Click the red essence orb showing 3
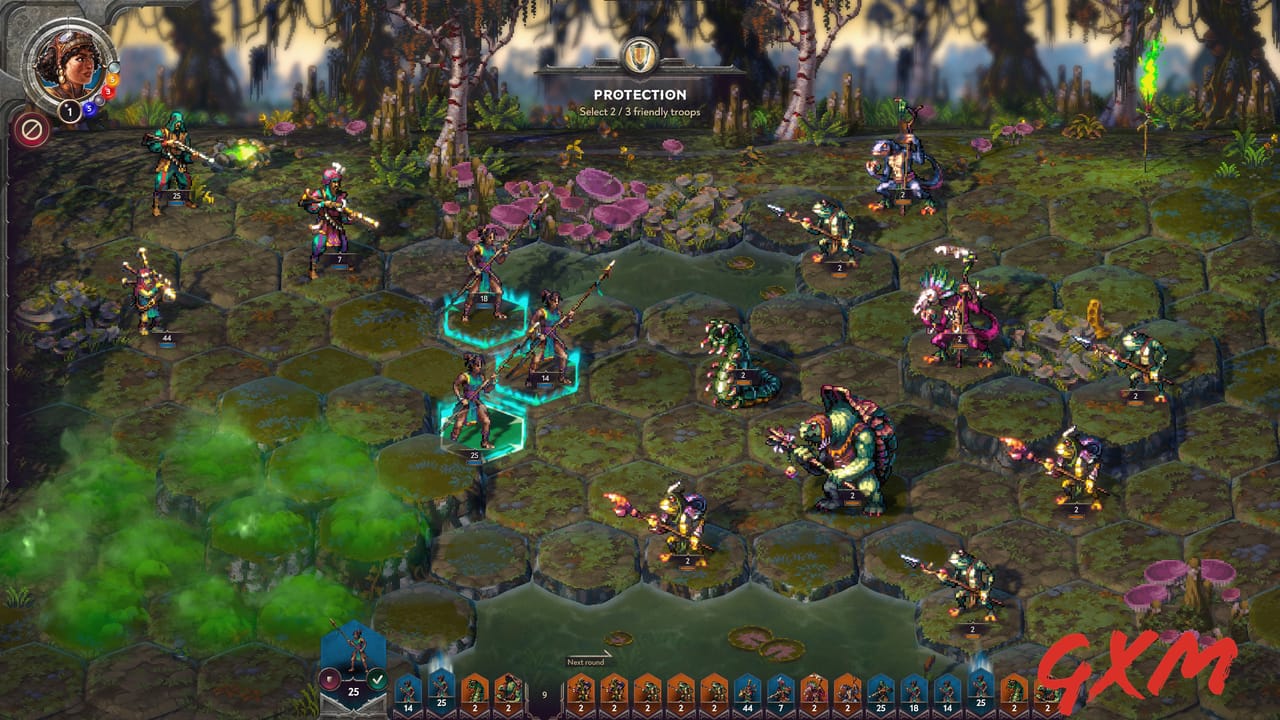1280x720 pixels. pyautogui.click(x=107, y=91)
